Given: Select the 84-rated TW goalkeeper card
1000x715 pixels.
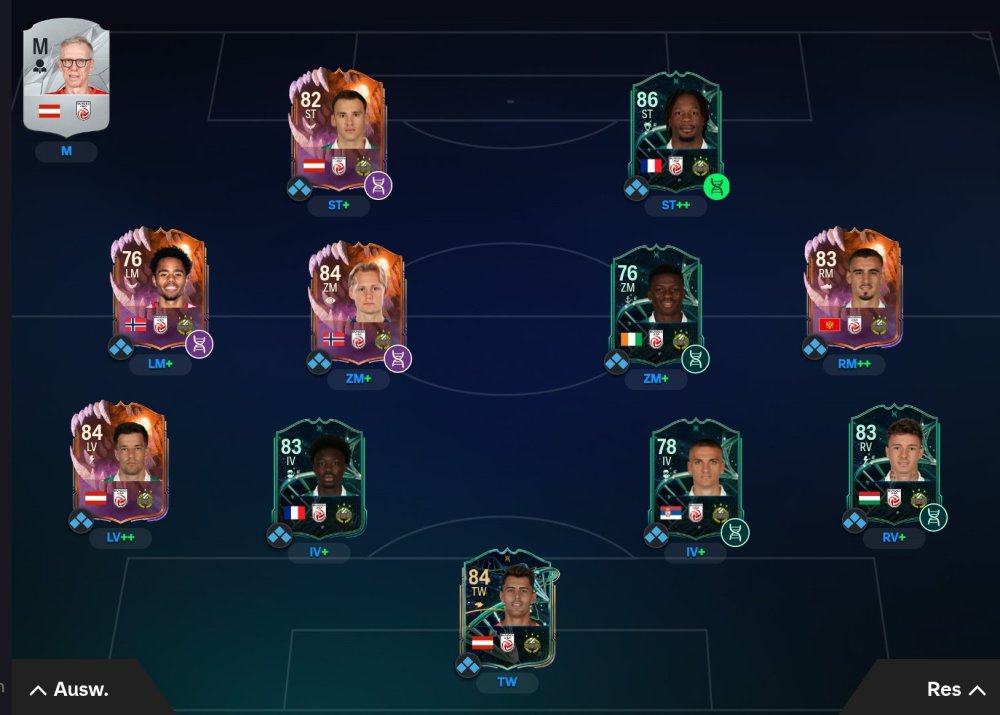Looking at the screenshot, I should [507, 608].
